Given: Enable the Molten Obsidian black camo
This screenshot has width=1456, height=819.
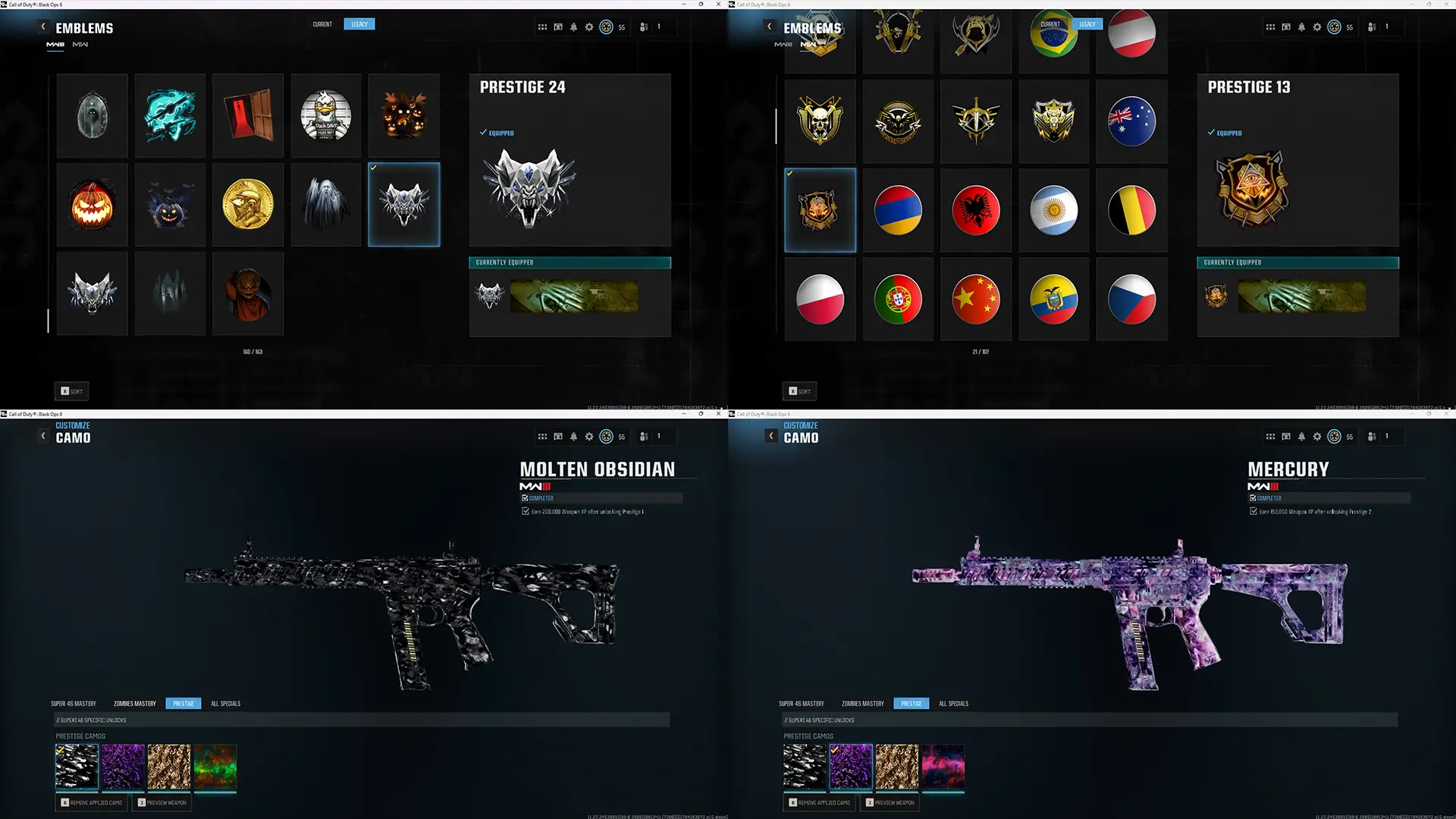Looking at the screenshot, I should pyautogui.click(x=77, y=767).
